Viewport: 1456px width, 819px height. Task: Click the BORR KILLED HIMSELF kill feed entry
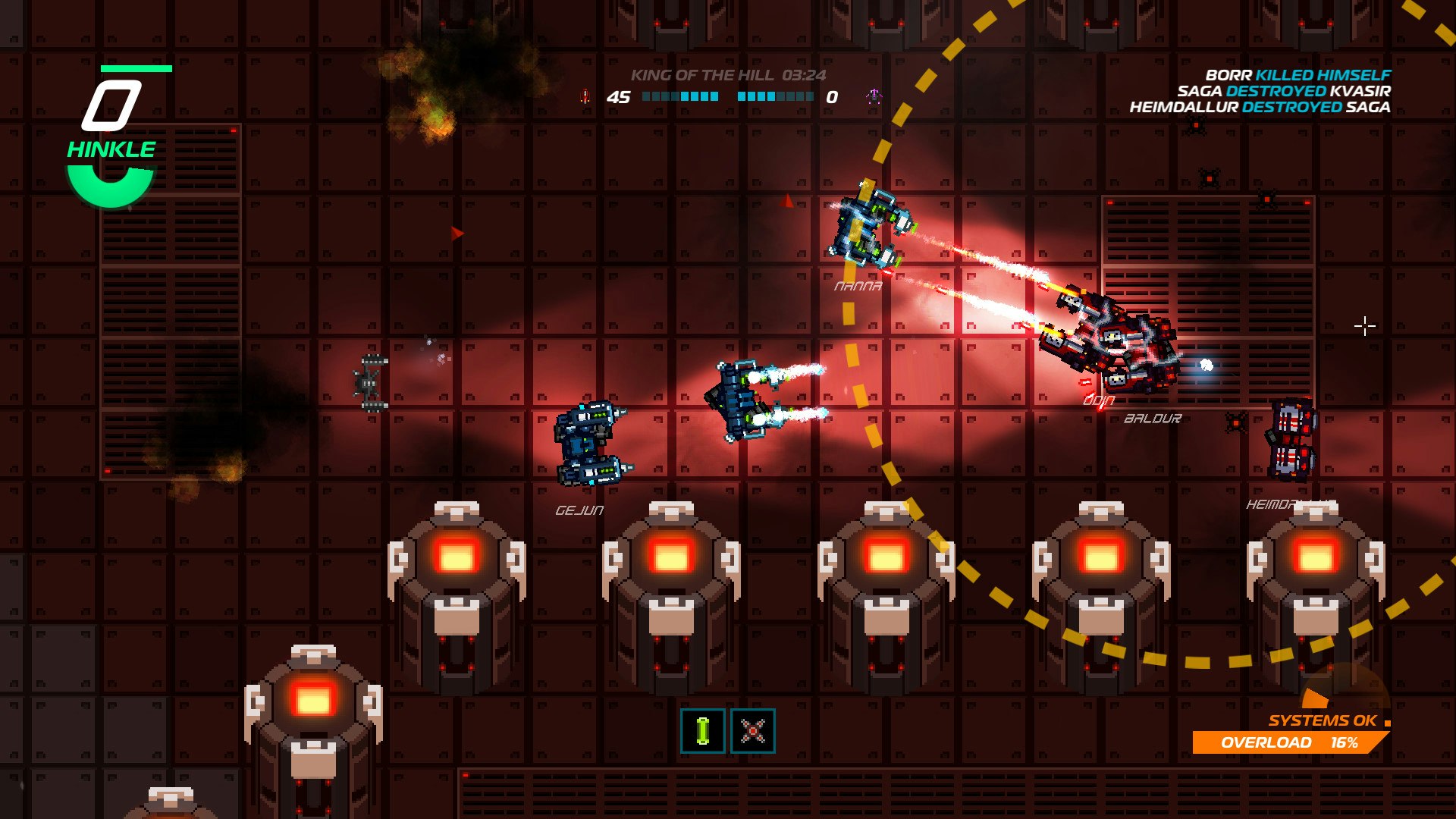click(x=1299, y=75)
